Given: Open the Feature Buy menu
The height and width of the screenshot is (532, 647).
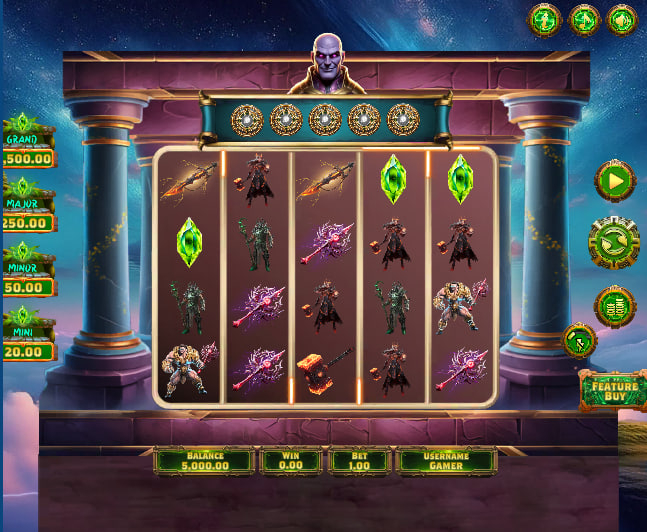Looking at the screenshot, I should [x=613, y=389].
